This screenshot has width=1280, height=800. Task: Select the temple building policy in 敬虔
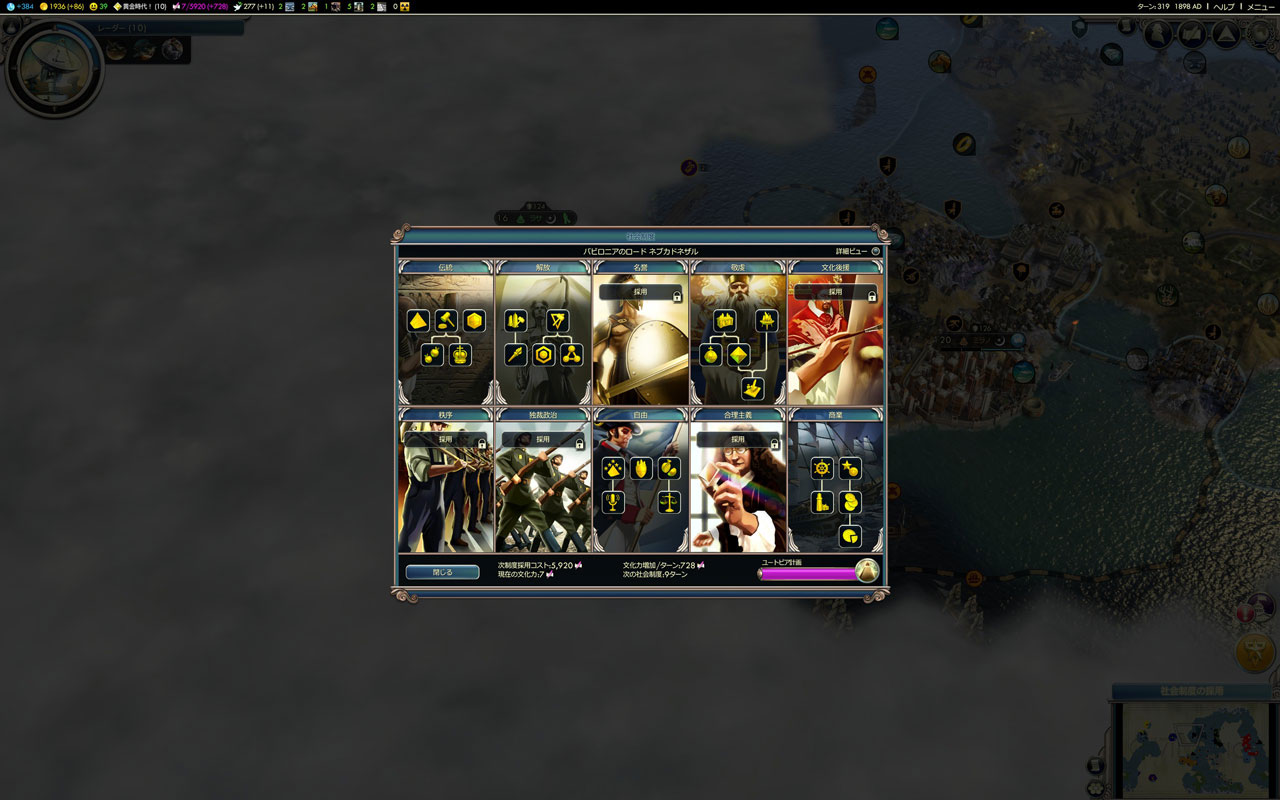coord(724,321)
